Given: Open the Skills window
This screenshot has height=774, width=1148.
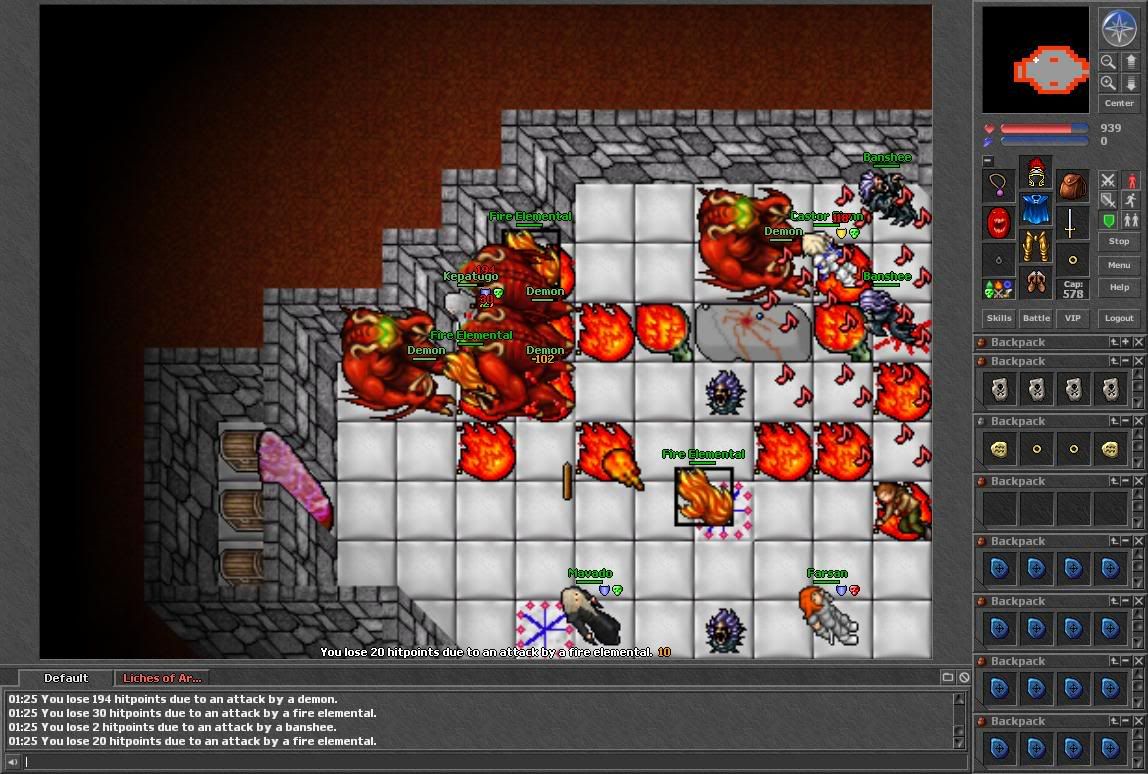Looking at the screenshot, I should click(x=999, y=318).
